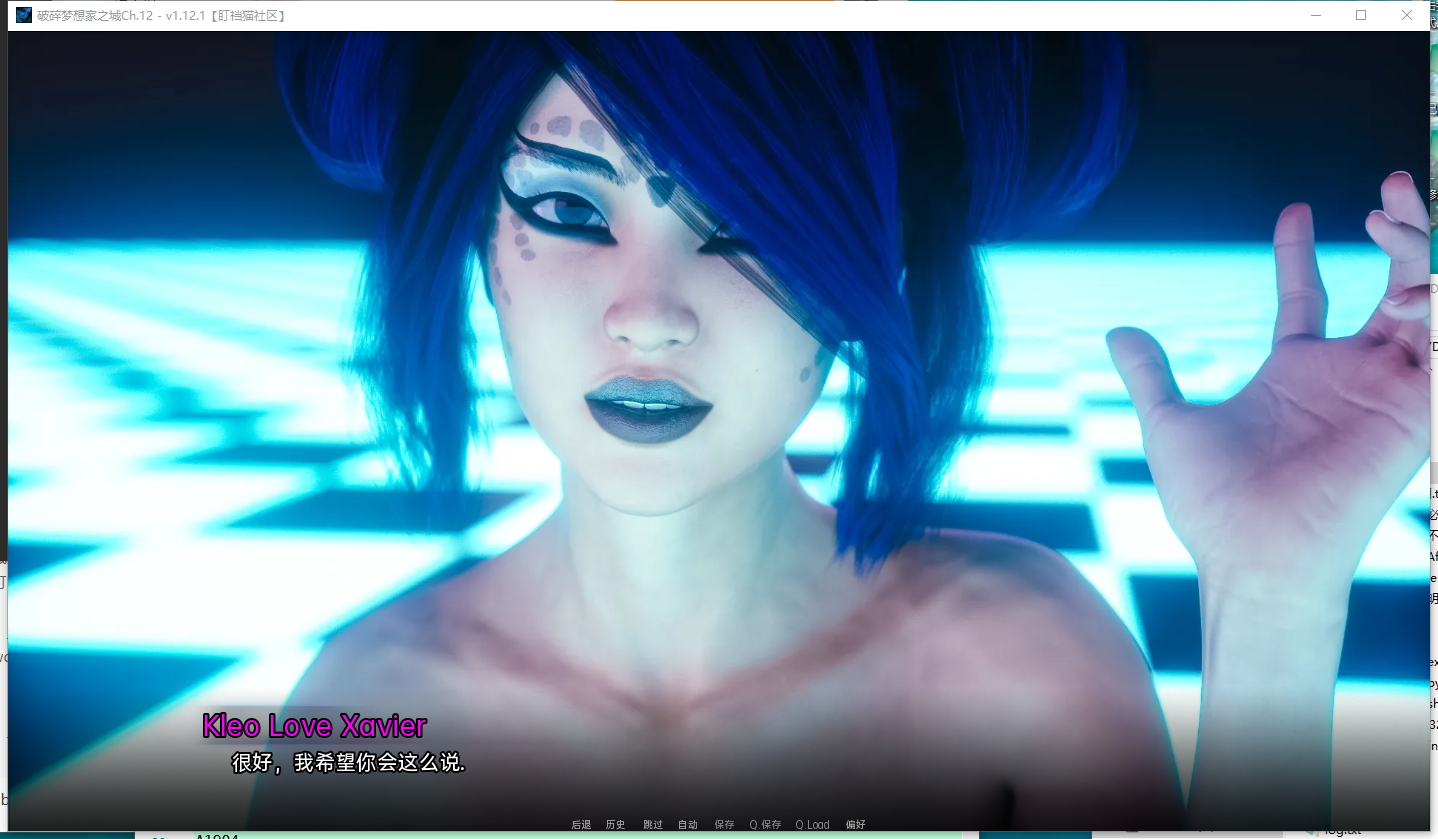1438x839 pixels.
Task: Click the game icon in the title bar
Action: 22,15
